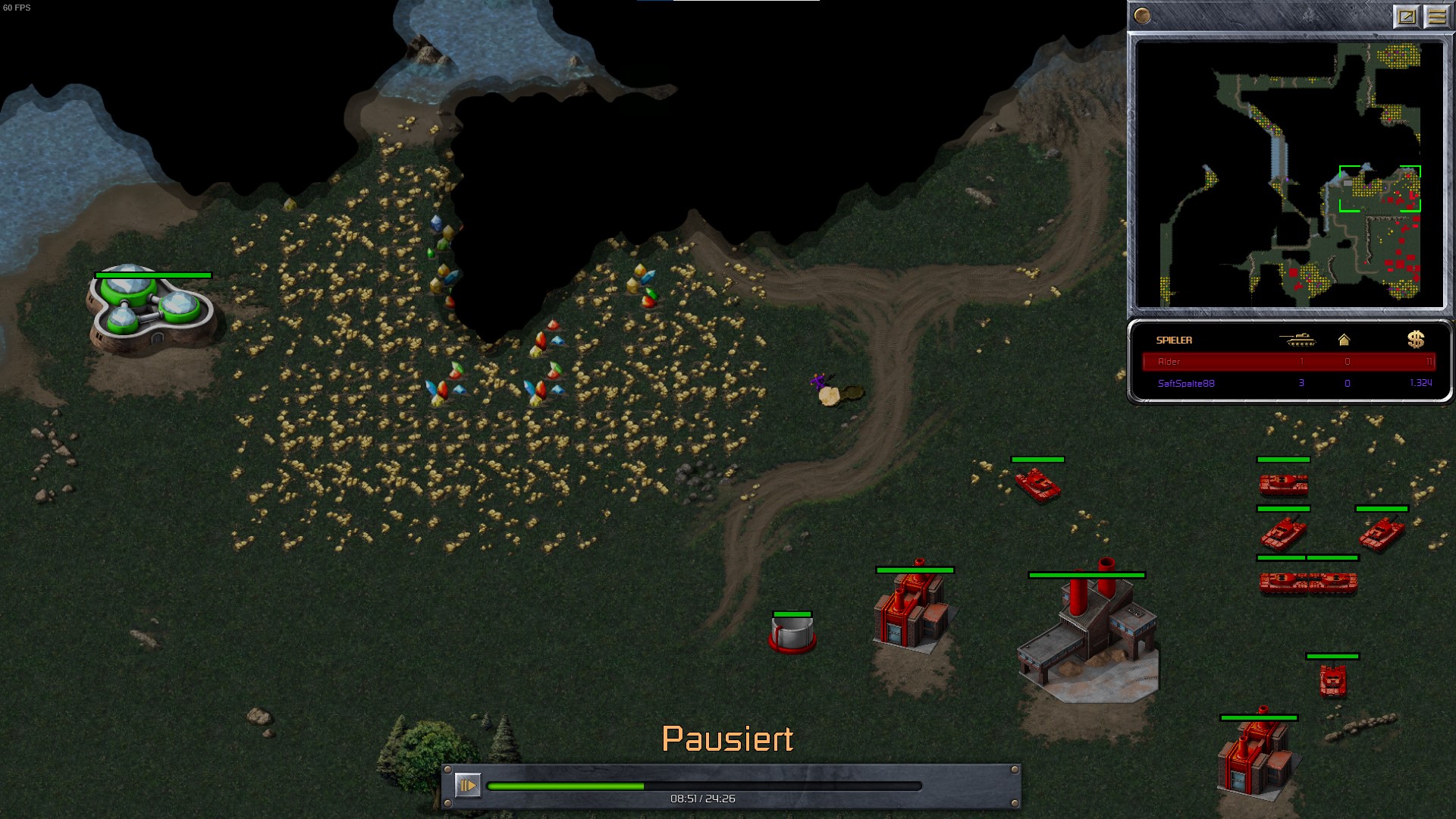
Task: Seek on the green replay progress bar
Action: [x=704, y=786]
